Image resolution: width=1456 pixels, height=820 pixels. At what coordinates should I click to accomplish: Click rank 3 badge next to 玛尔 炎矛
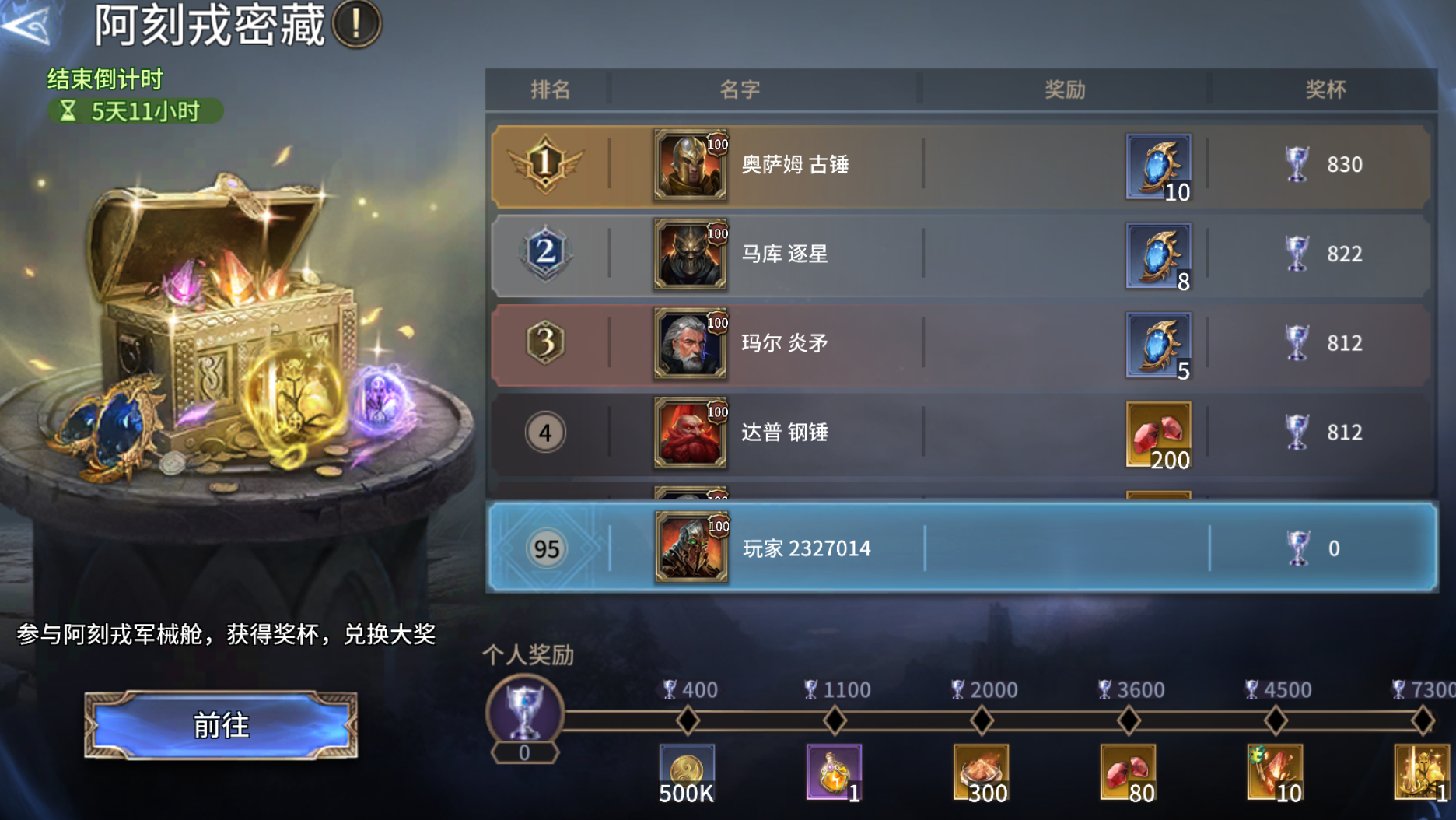tap(546, 343)
